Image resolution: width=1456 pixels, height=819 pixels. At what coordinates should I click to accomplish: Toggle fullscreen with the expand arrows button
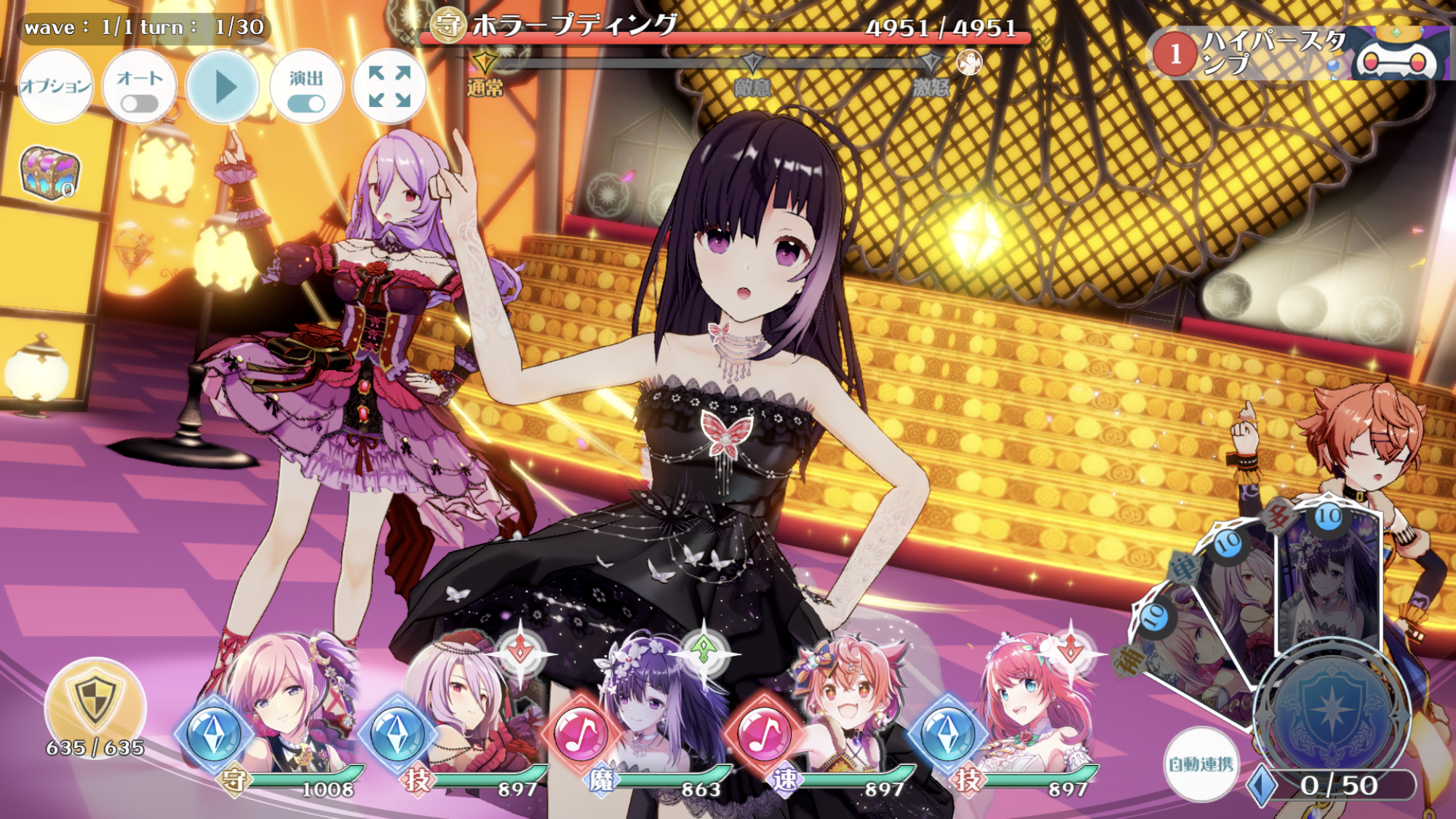point(391,87)
